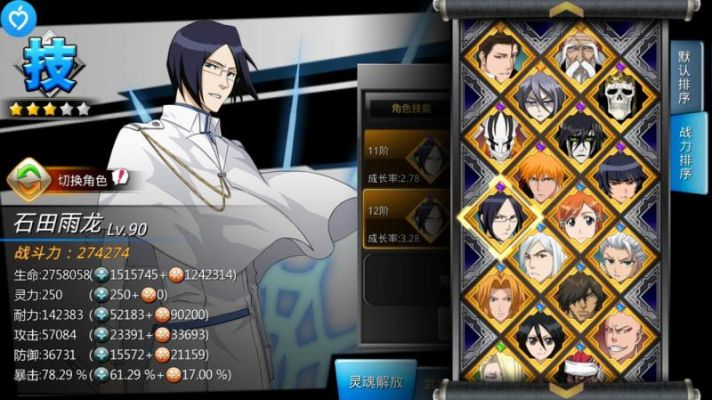
Task: Select the spiky white-haired Hitsugaya portrait
Action: click(x=620, y=259)
